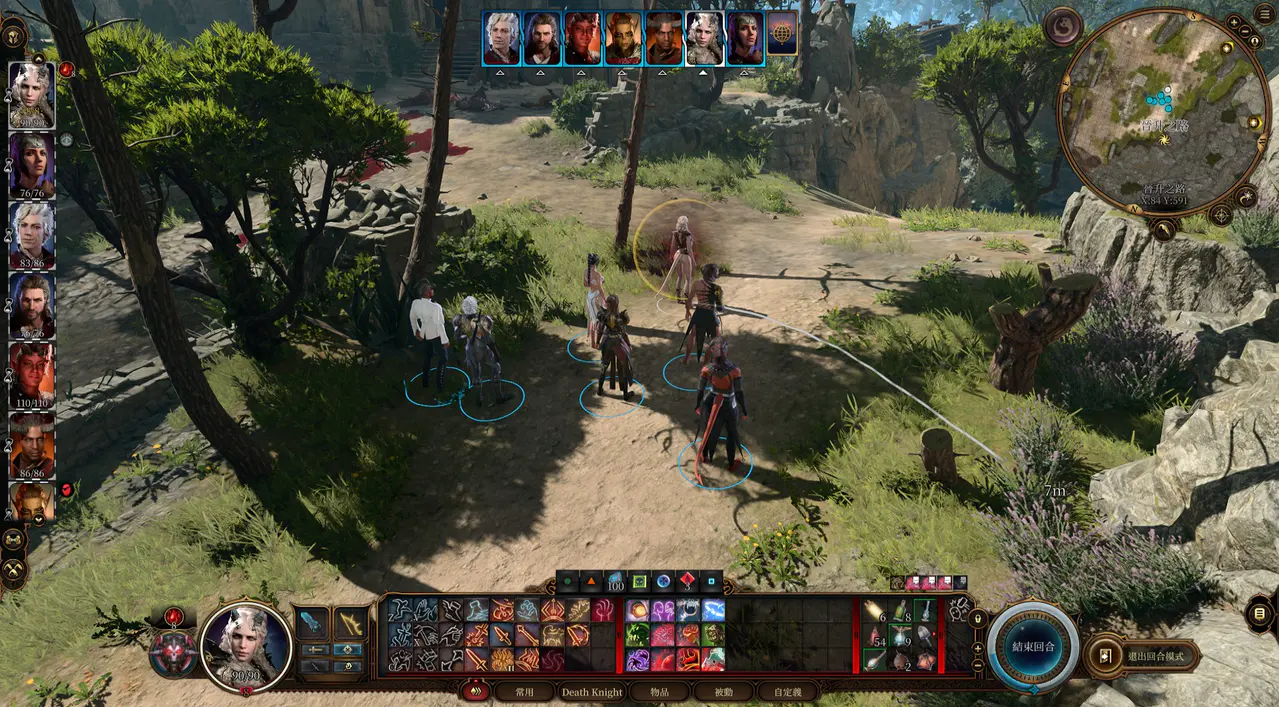Viewport: 1279px width, 707px height.
Task: Click the 結束回合 end turn button
Action: (1033, 646)
